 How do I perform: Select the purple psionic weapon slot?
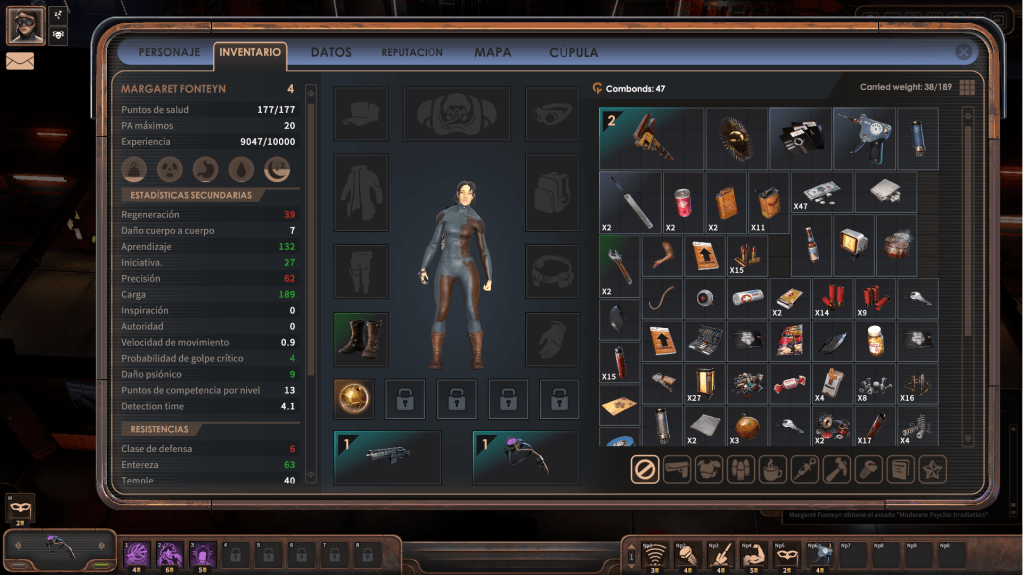coord(525,456)
